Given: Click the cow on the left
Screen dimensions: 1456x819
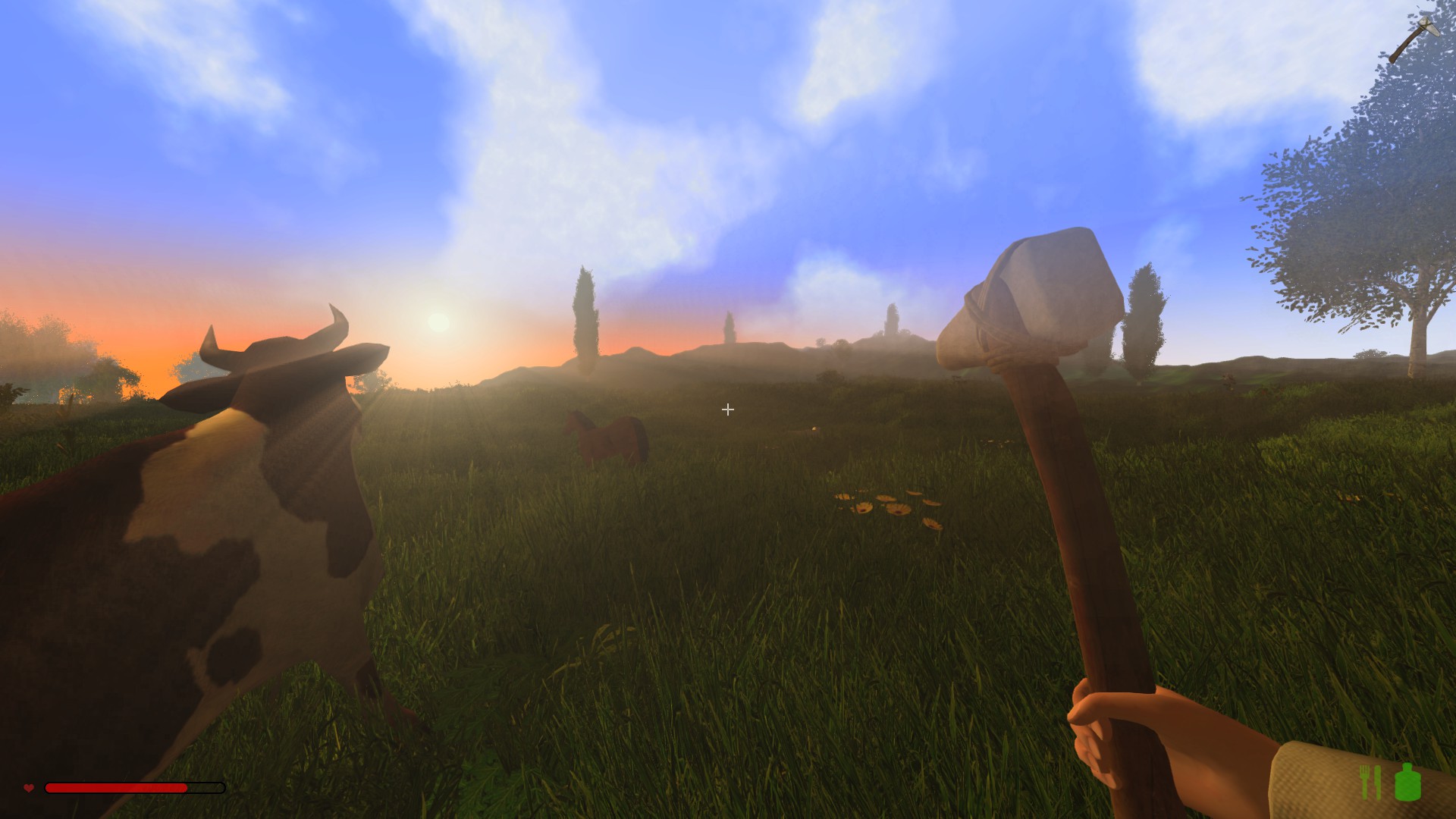Looking at the screenshot, I should coord(190,569).
